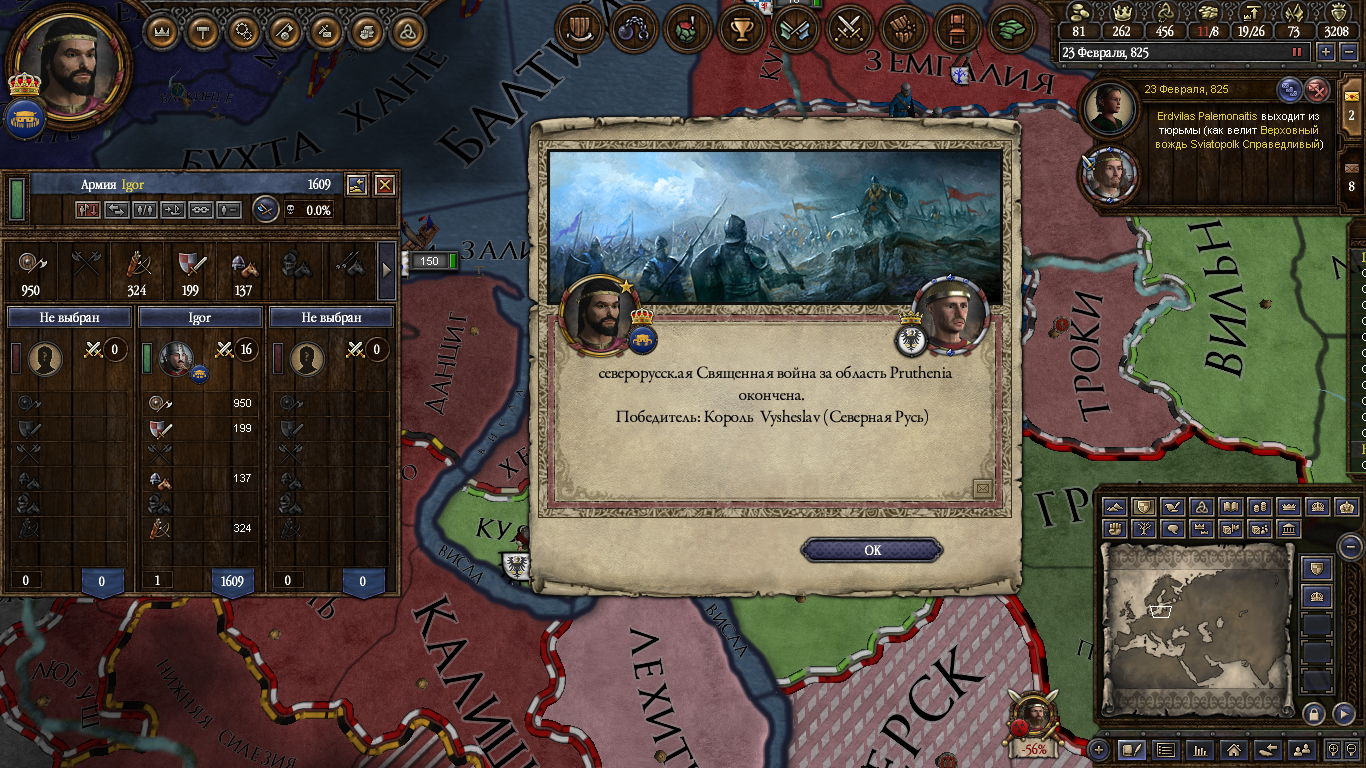The image size is (1366, 768).
Task: Go to home capital button
Action: 1234,749
